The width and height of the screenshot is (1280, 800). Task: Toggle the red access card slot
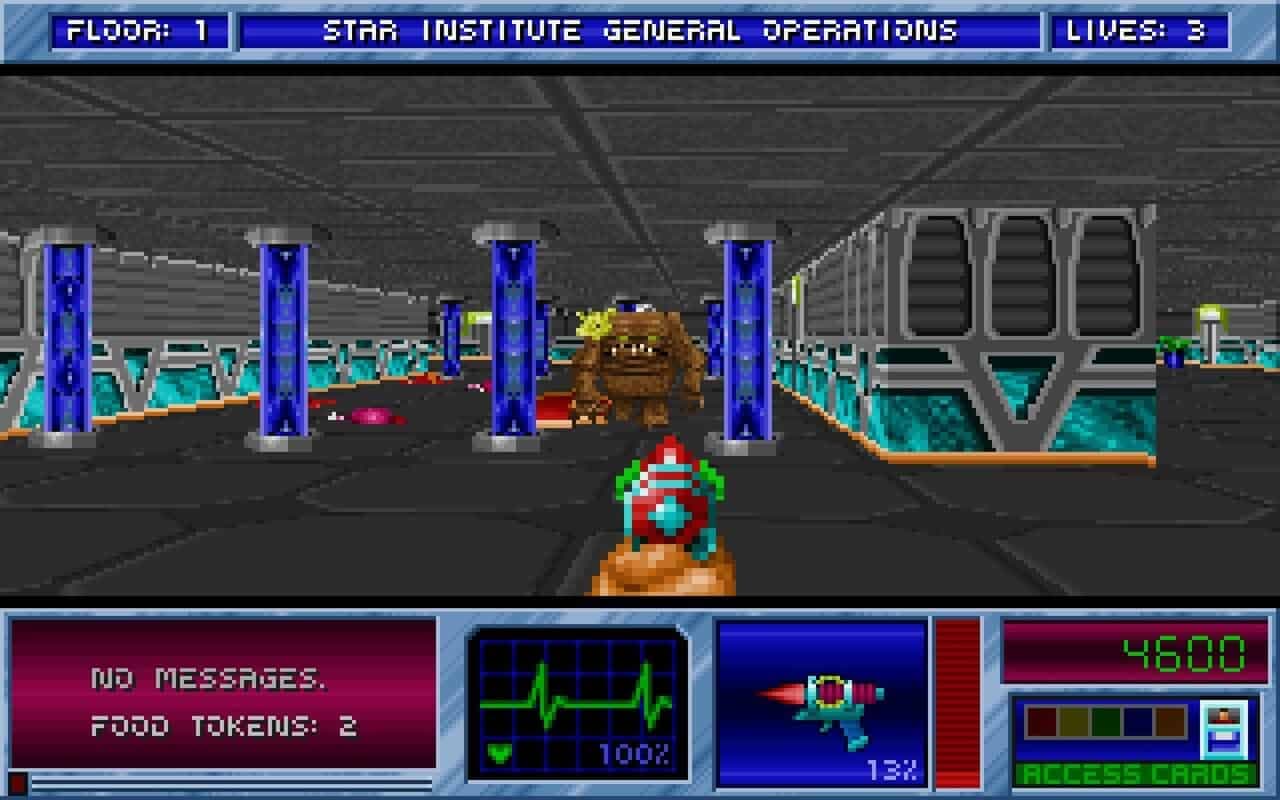[x=1042, y=722]
